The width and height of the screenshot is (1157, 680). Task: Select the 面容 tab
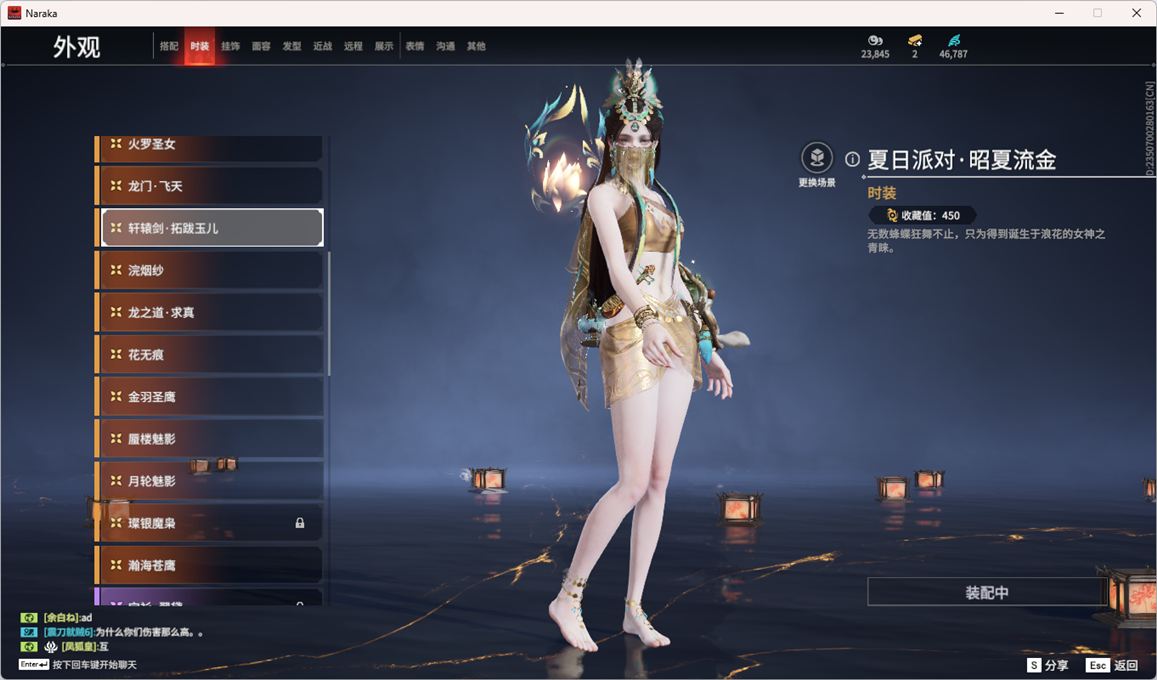pos(261,47)
